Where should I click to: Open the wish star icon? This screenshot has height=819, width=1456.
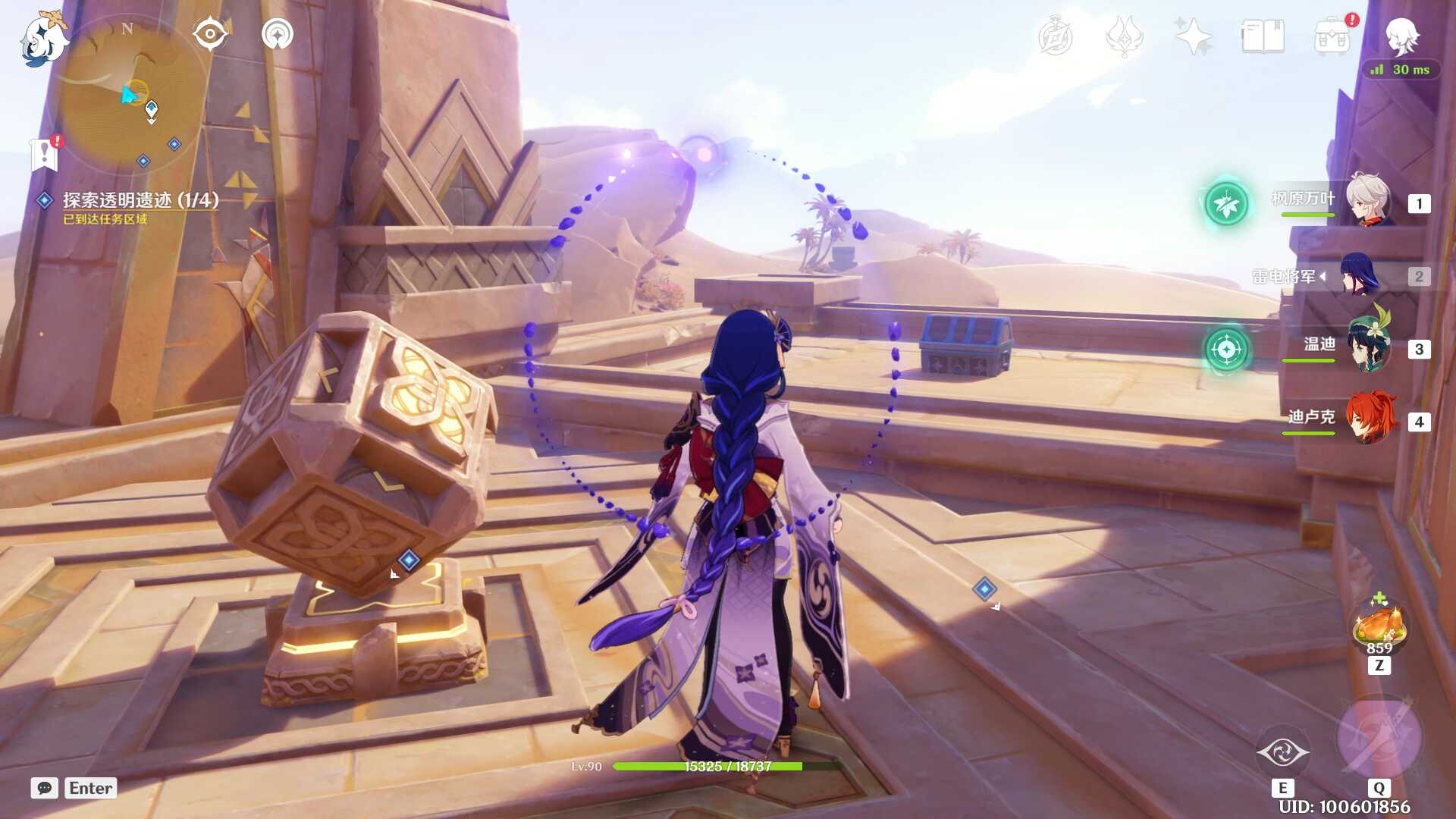(1193, 36)
